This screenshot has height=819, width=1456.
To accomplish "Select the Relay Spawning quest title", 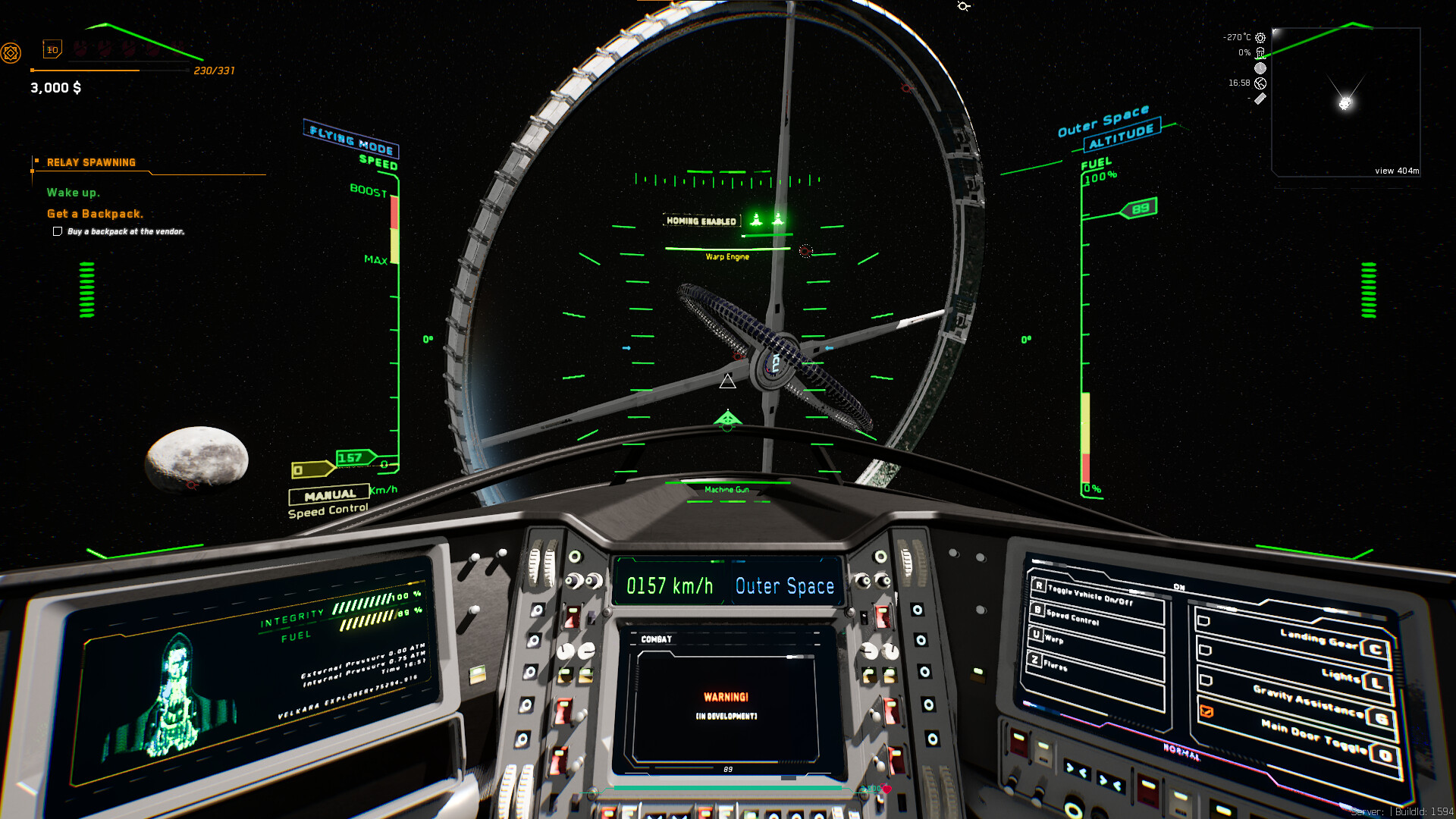I will click(x=91, y=162).
